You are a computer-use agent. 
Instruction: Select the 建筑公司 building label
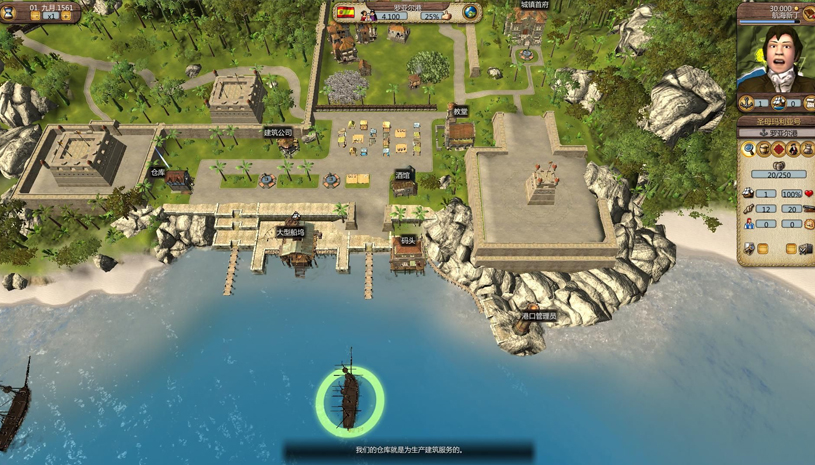click(279, 133)
